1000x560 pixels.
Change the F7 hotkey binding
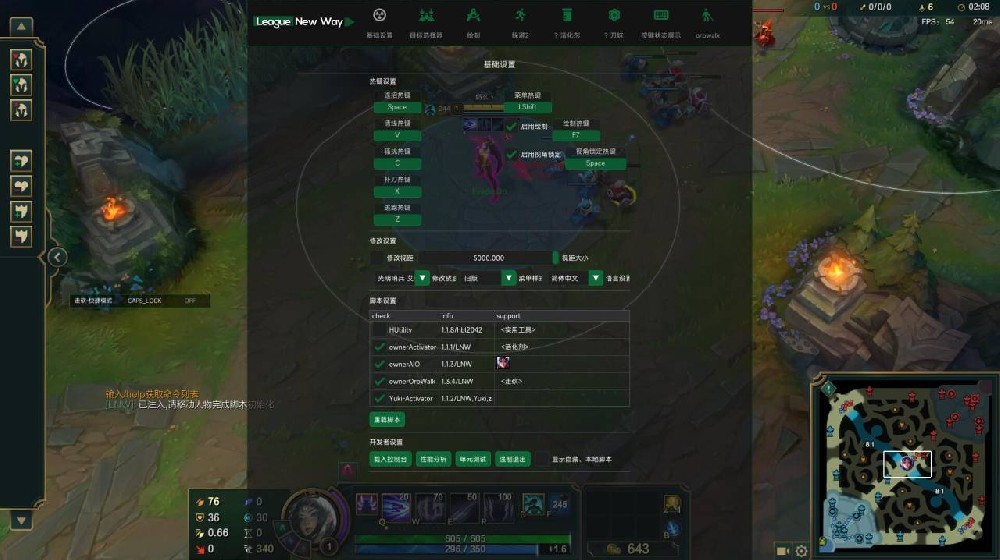[x=575, y=135]
